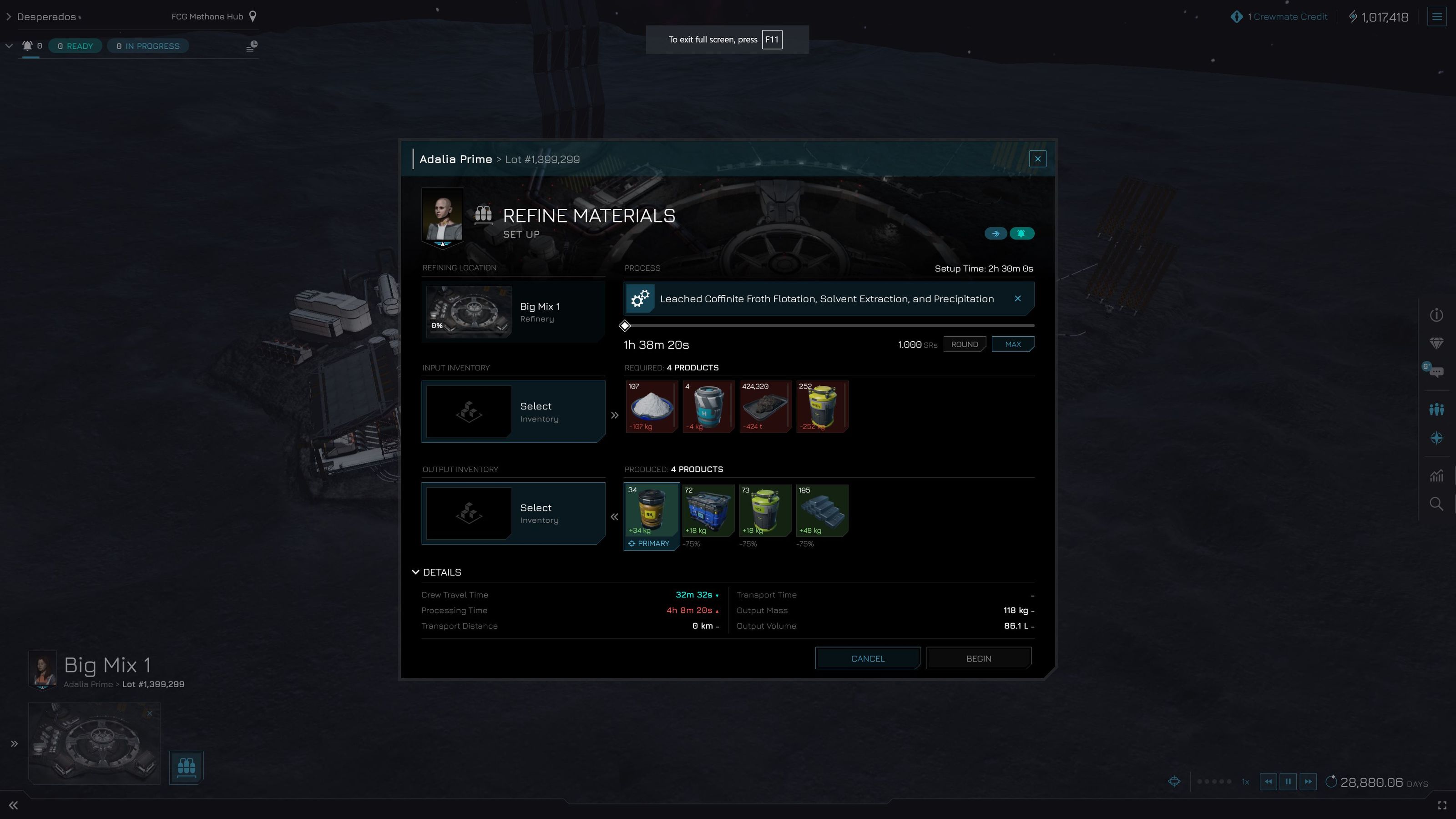Select the travel compass icon in the sidebar
This screenshot has height=819, width=1456.
pyautogui.click(x=1437, y=438)
